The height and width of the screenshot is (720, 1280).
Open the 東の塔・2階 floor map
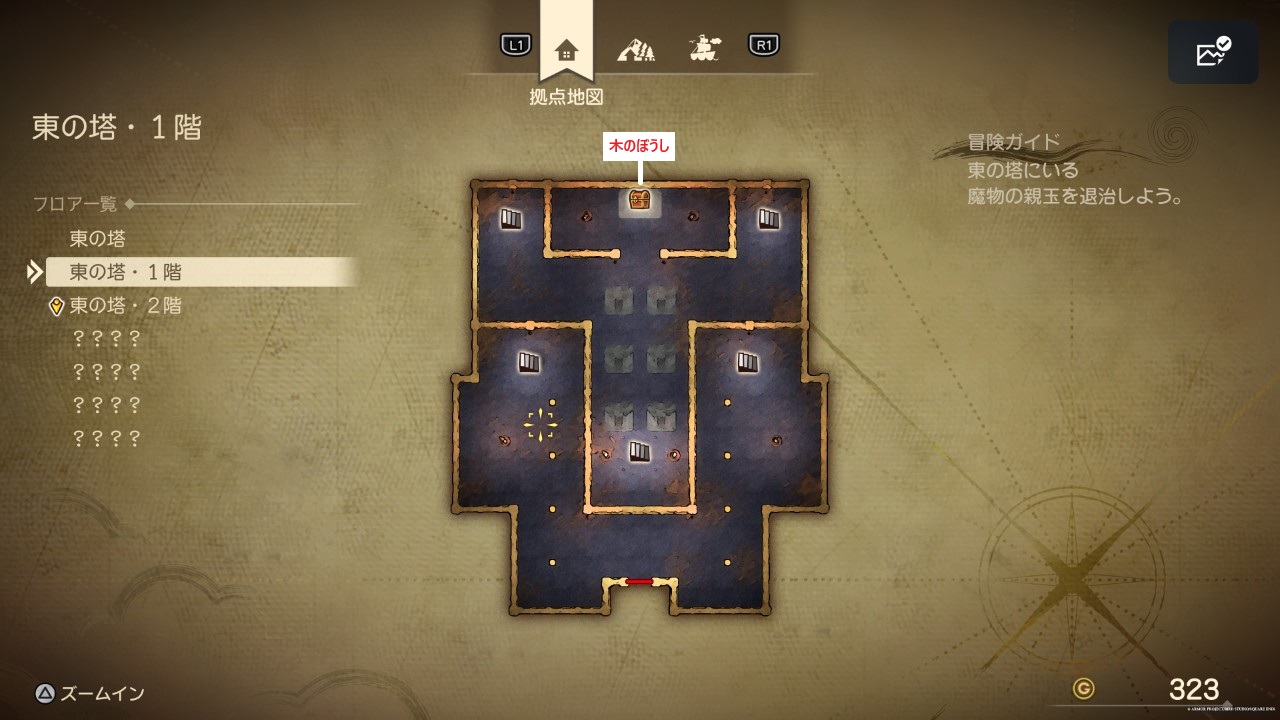[x=125, y=306]
